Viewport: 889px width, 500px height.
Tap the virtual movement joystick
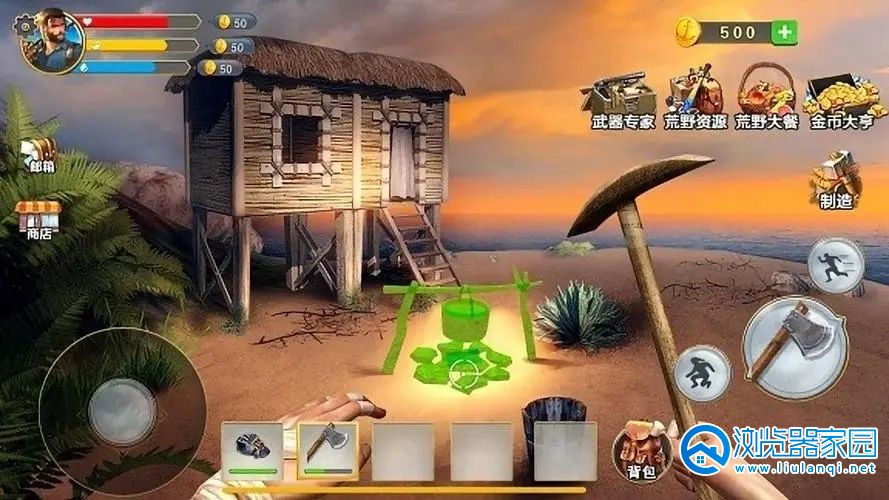coord(120,410)
